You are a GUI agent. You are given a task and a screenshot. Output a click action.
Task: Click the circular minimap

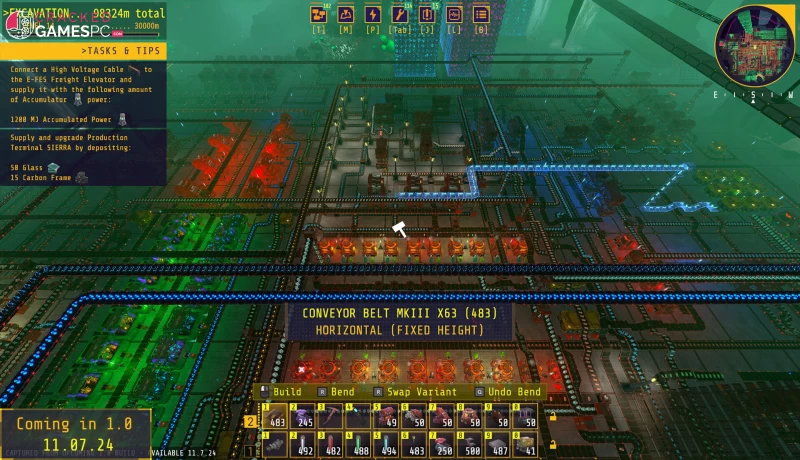click(754, 45)
